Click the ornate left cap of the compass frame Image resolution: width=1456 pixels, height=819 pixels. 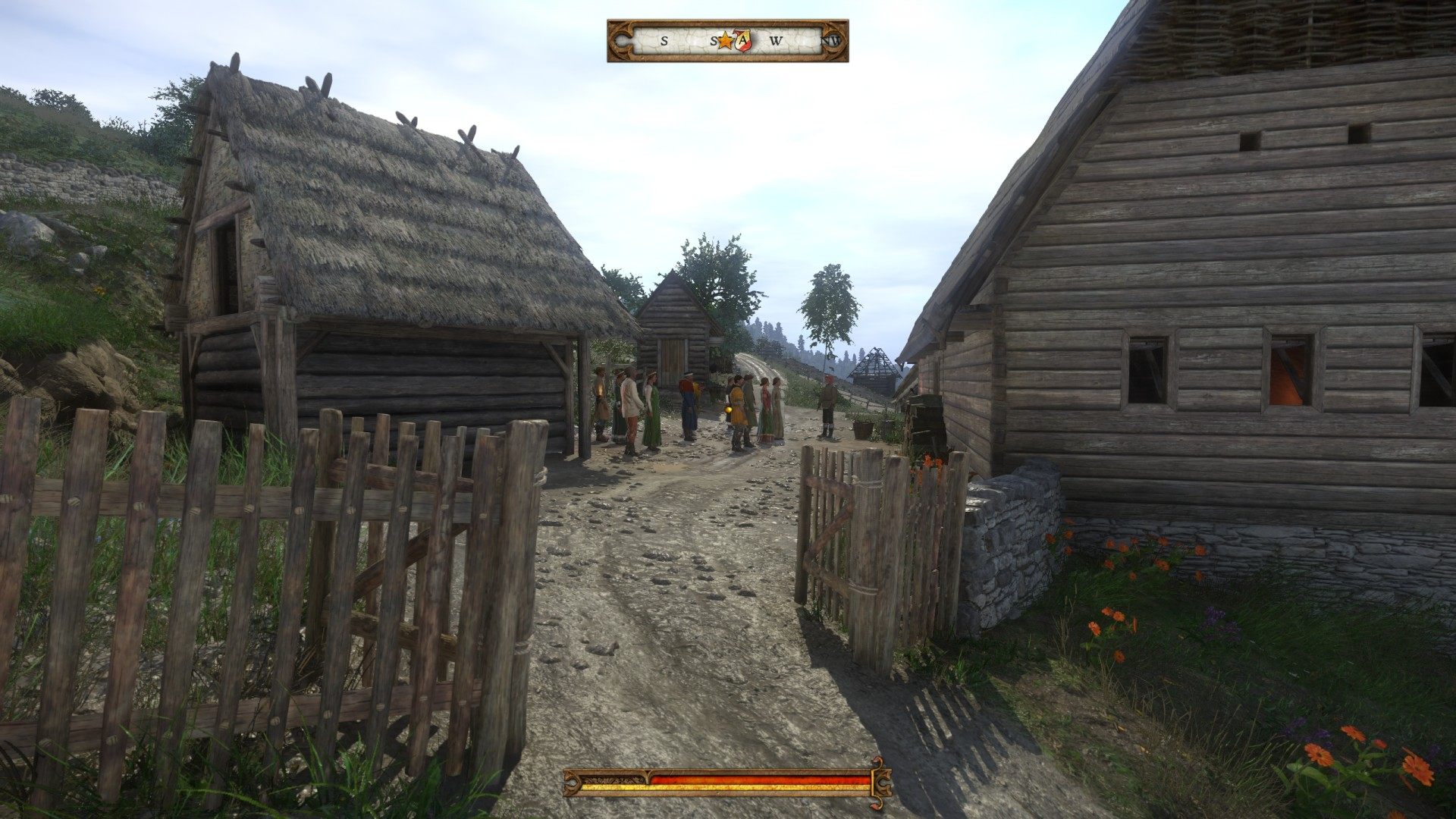622,39
